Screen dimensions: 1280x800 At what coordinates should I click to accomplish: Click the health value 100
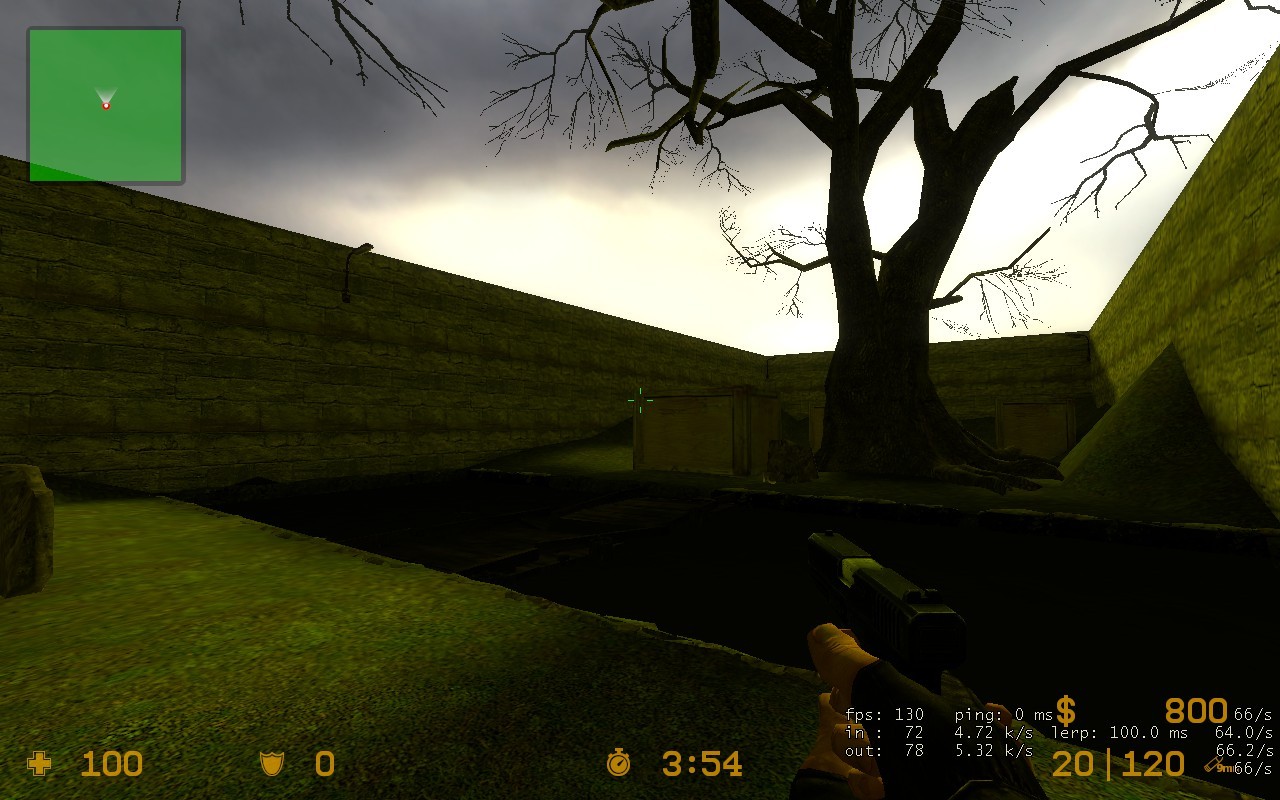pyautogui.click(x=113, y=765)
